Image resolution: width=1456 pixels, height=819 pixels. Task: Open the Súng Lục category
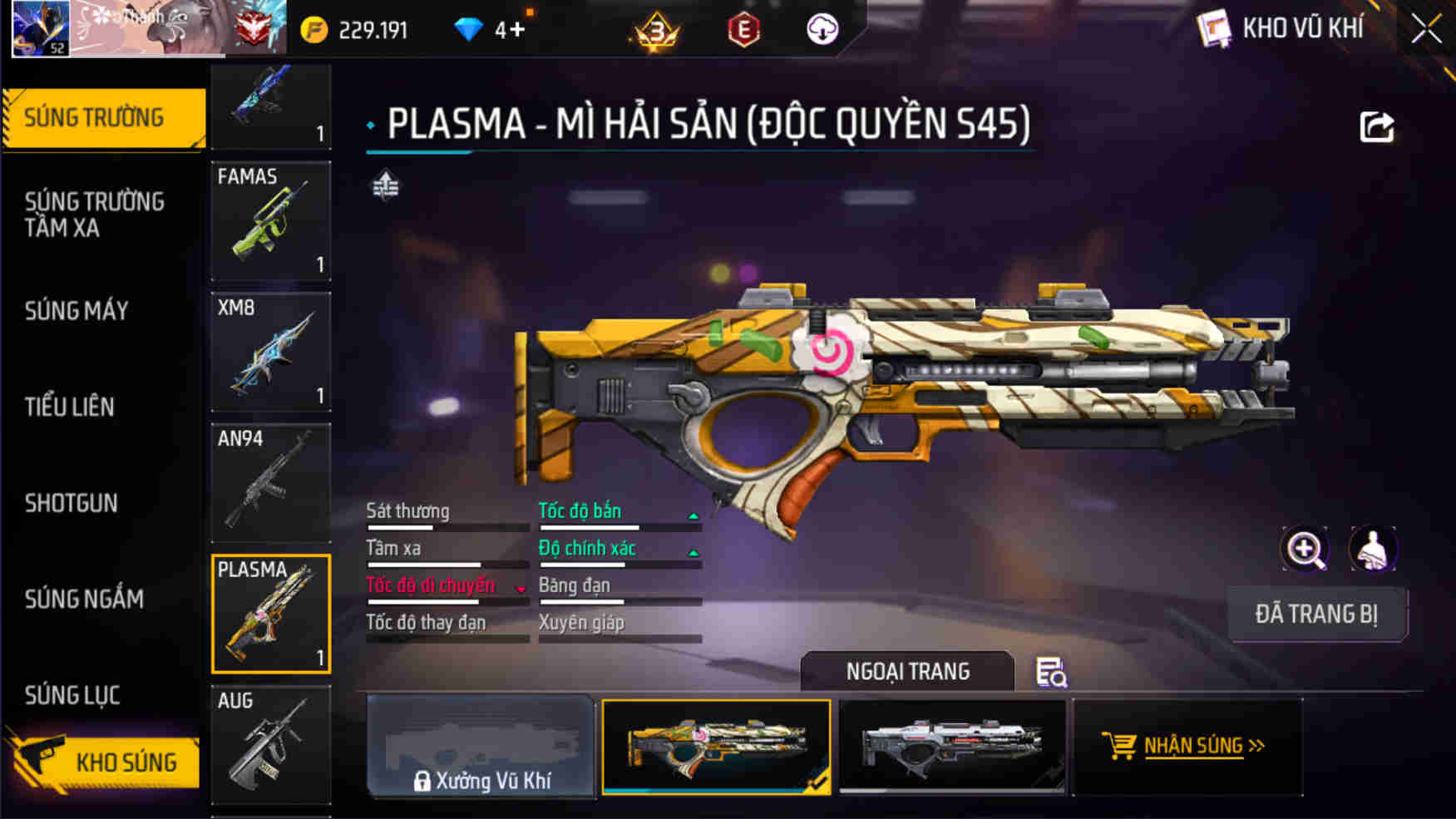click(x=72, y=695)
